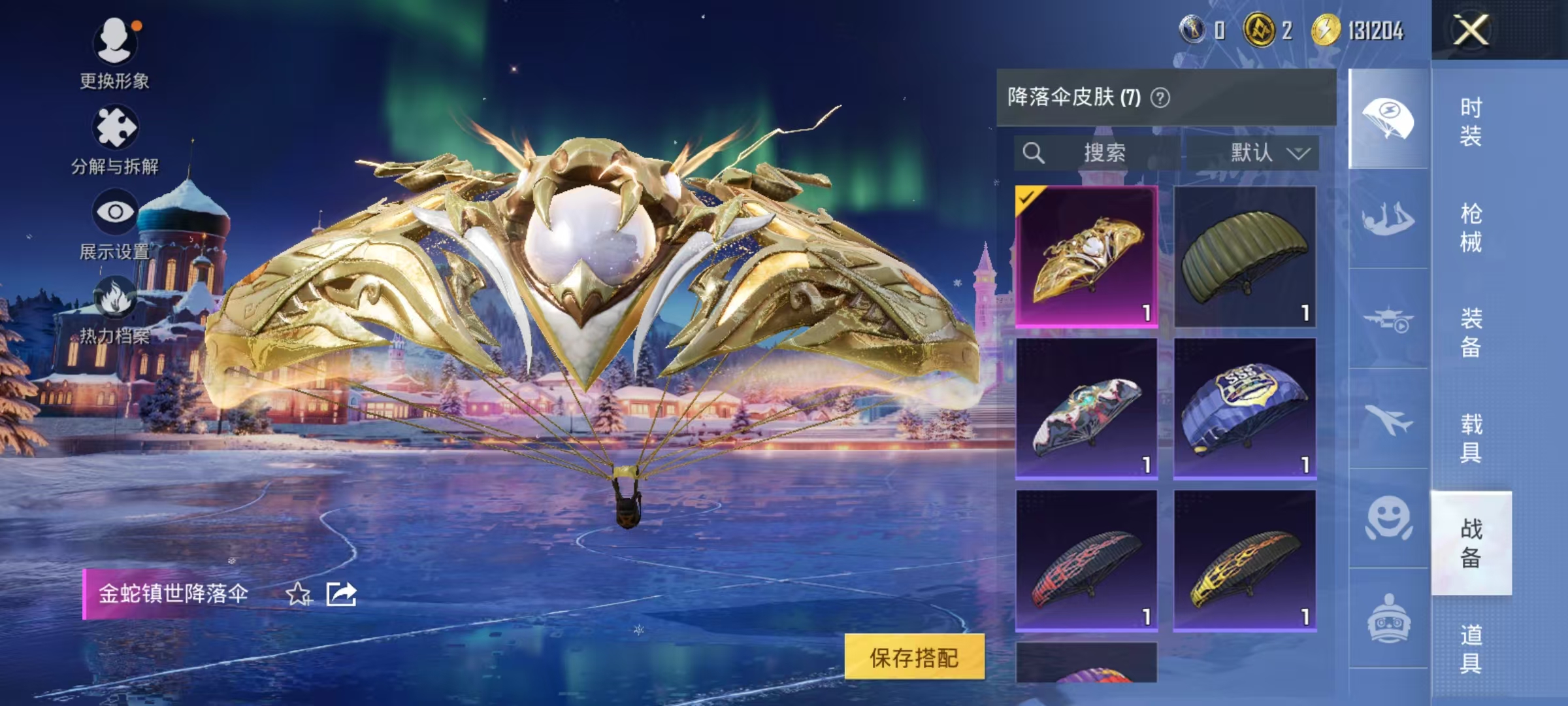Open 更换形象 avatar icon

click(115, 38)
